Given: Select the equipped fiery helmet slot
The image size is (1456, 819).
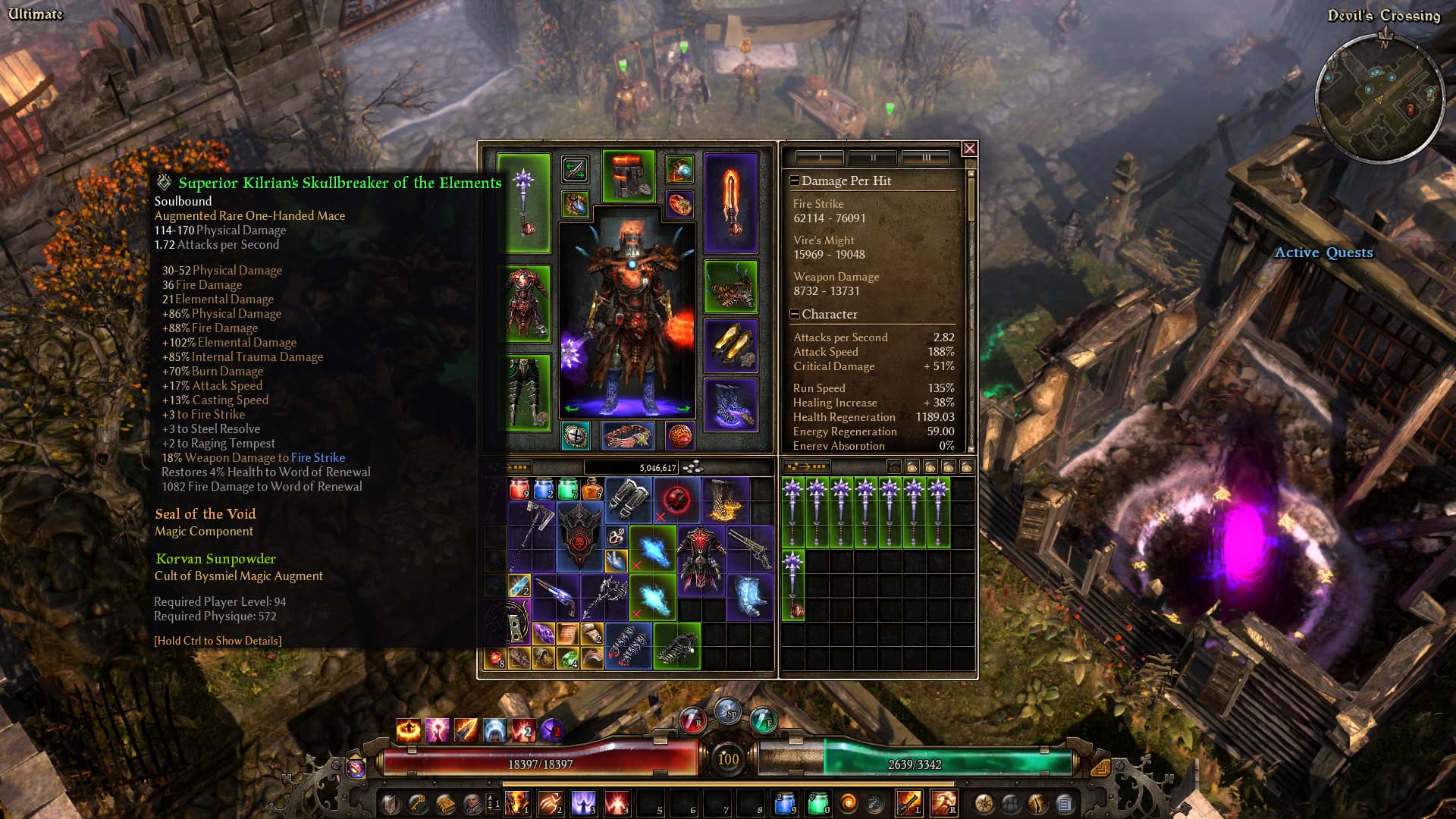Looking at the screenshot, I should click(628, 176).
